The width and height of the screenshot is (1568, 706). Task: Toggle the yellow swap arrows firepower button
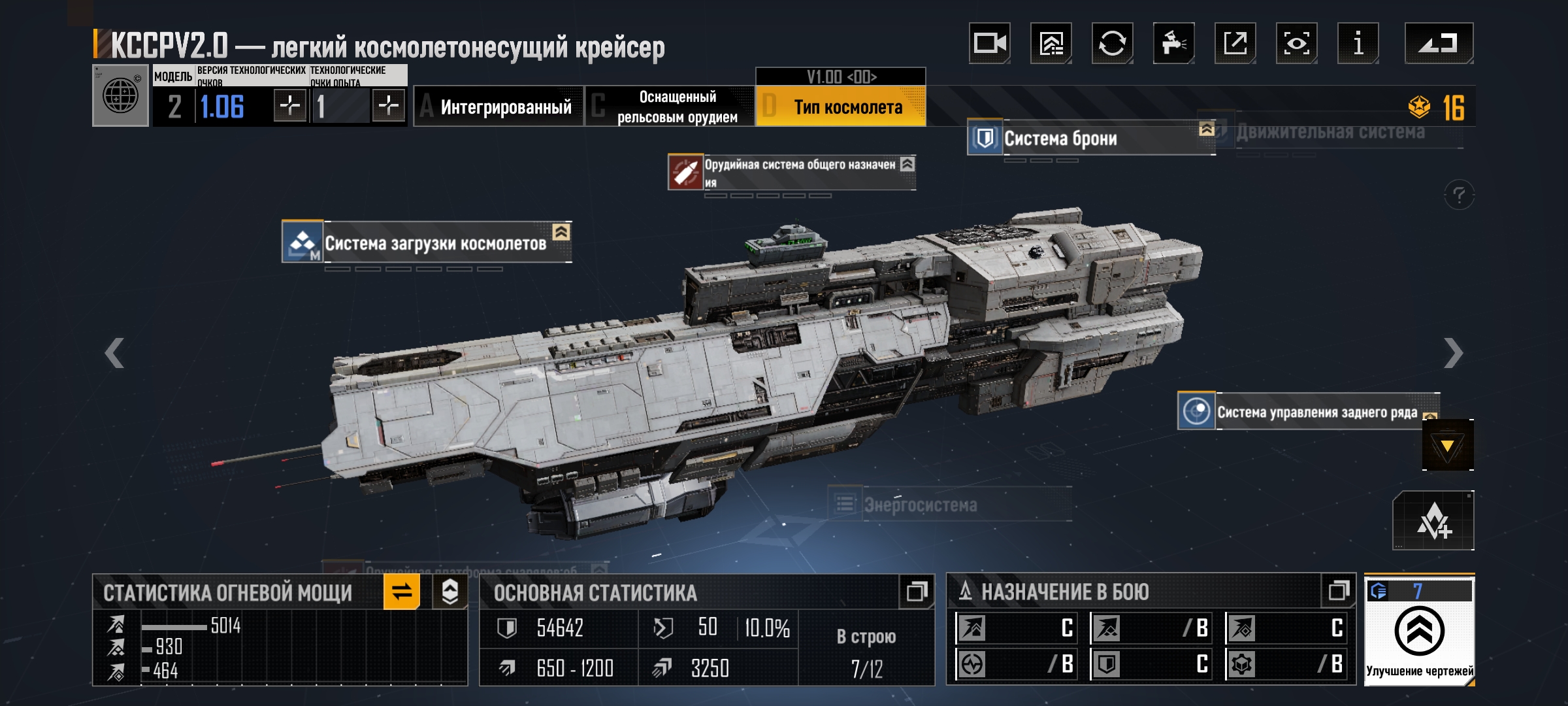click(401, 592)
